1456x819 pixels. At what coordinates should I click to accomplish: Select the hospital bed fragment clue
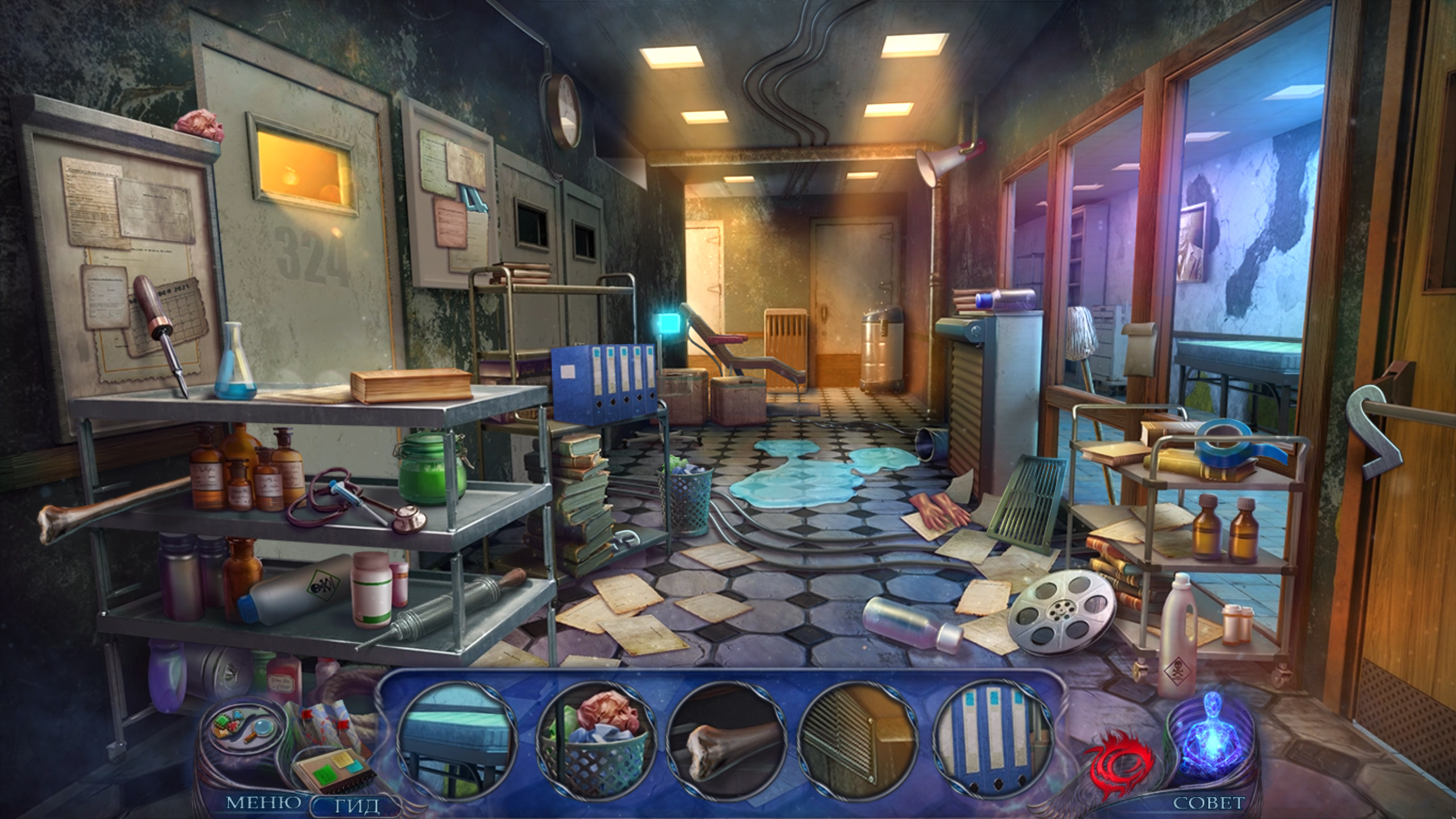point(457,741)
